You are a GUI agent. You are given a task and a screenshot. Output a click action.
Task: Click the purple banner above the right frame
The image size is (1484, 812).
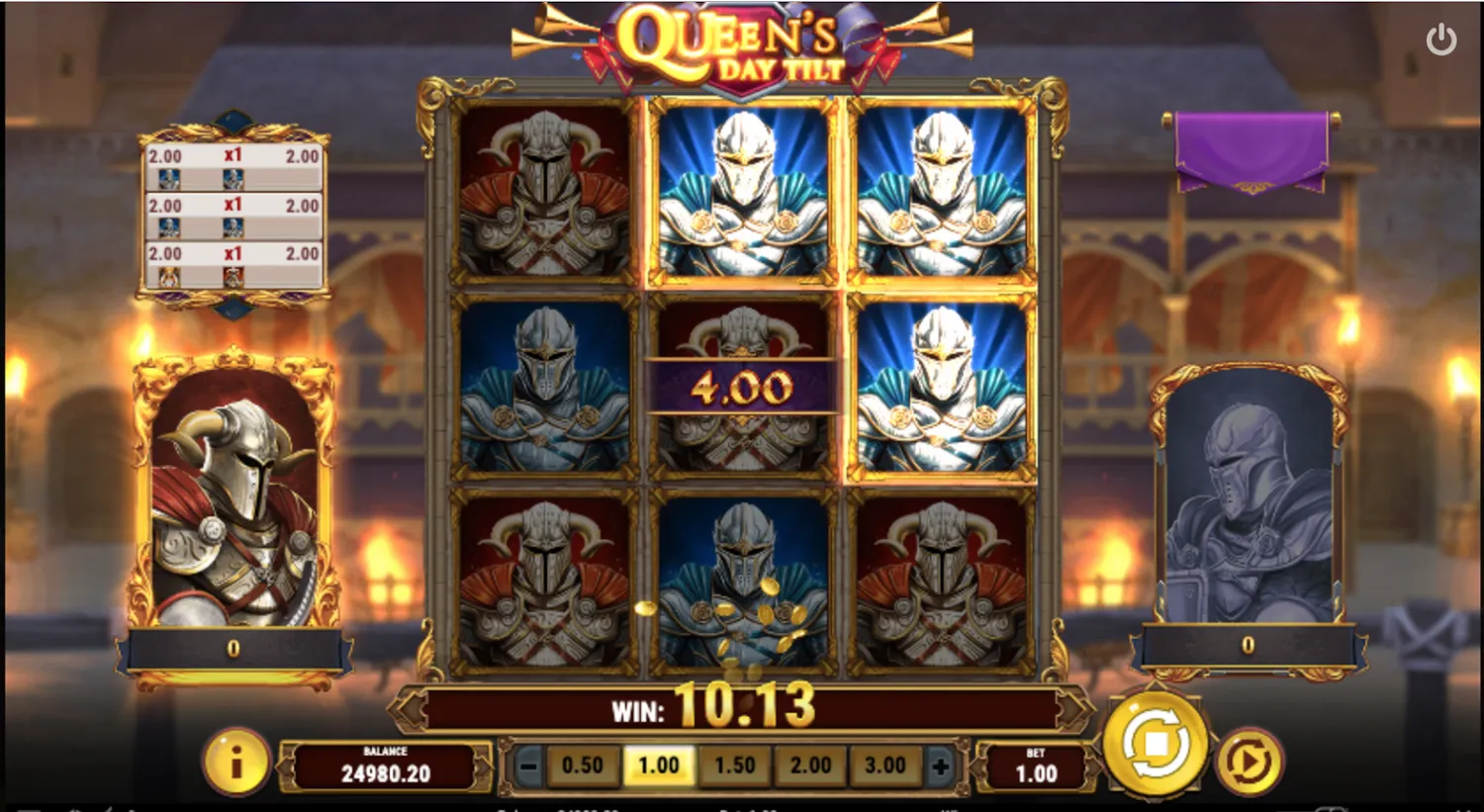click(x=1252, y=148)
